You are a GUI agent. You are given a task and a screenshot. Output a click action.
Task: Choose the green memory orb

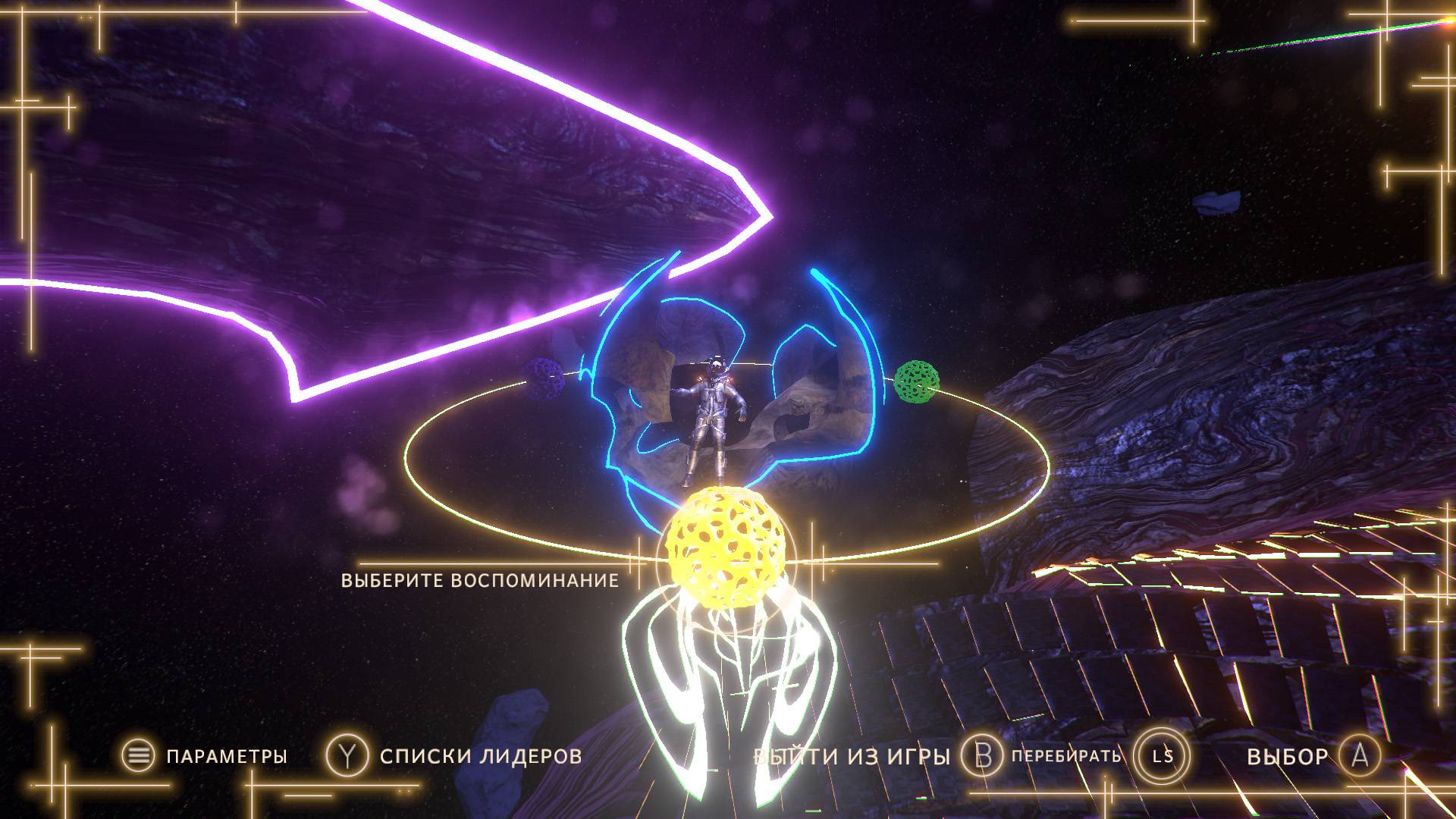click(917, 381)
